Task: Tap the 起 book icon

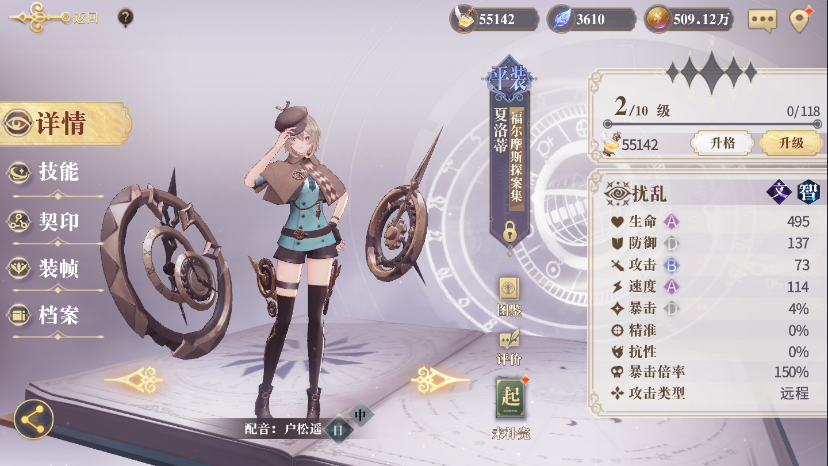Action: (509, 401)
